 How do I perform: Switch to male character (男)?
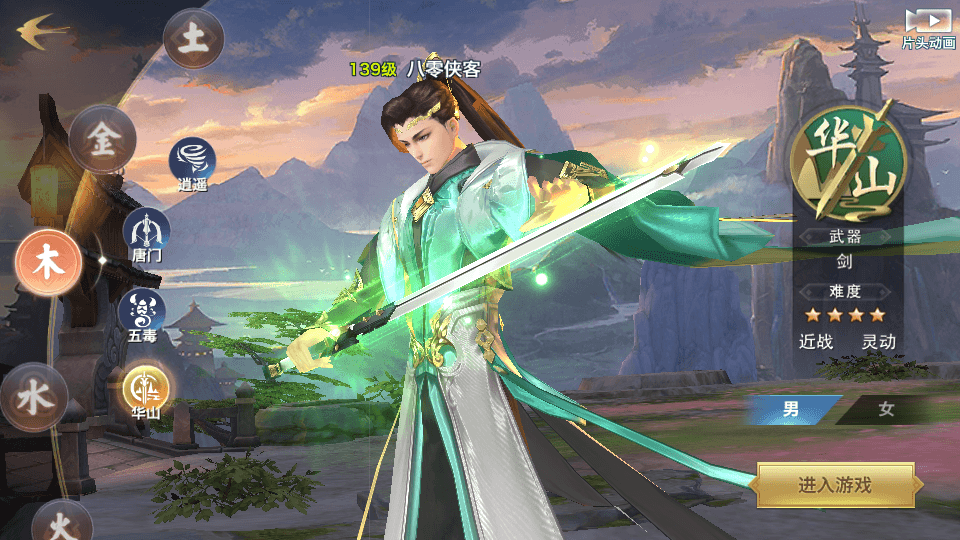click(791, 410)
